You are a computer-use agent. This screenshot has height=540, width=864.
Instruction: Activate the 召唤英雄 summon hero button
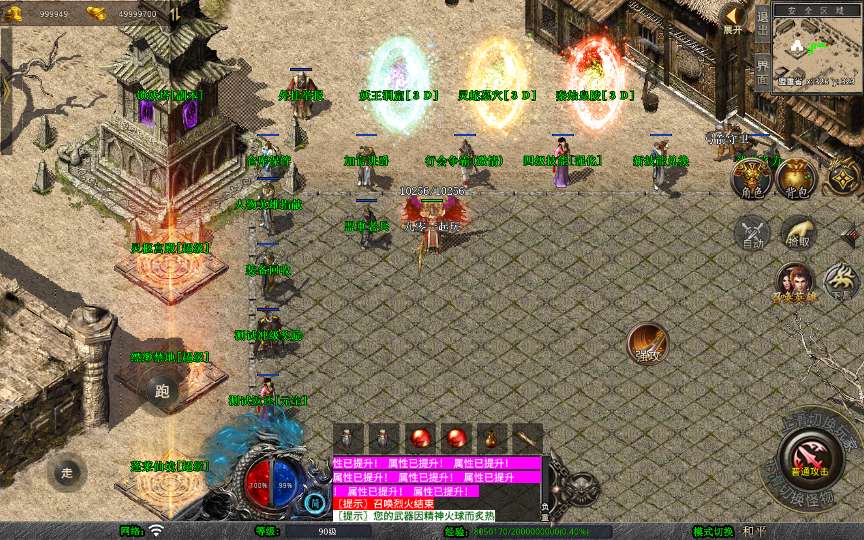point(795,282)
